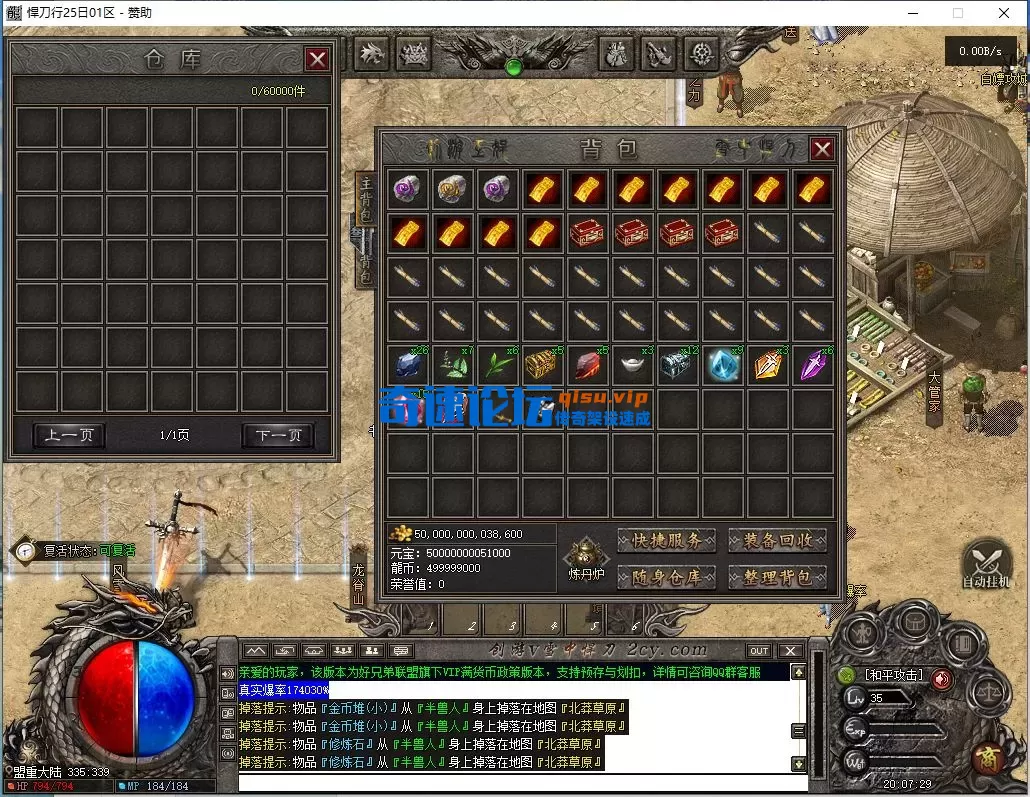Open 装备回收 equipment recycling
The image size is (1030, 797).
[x=777, y=541]
